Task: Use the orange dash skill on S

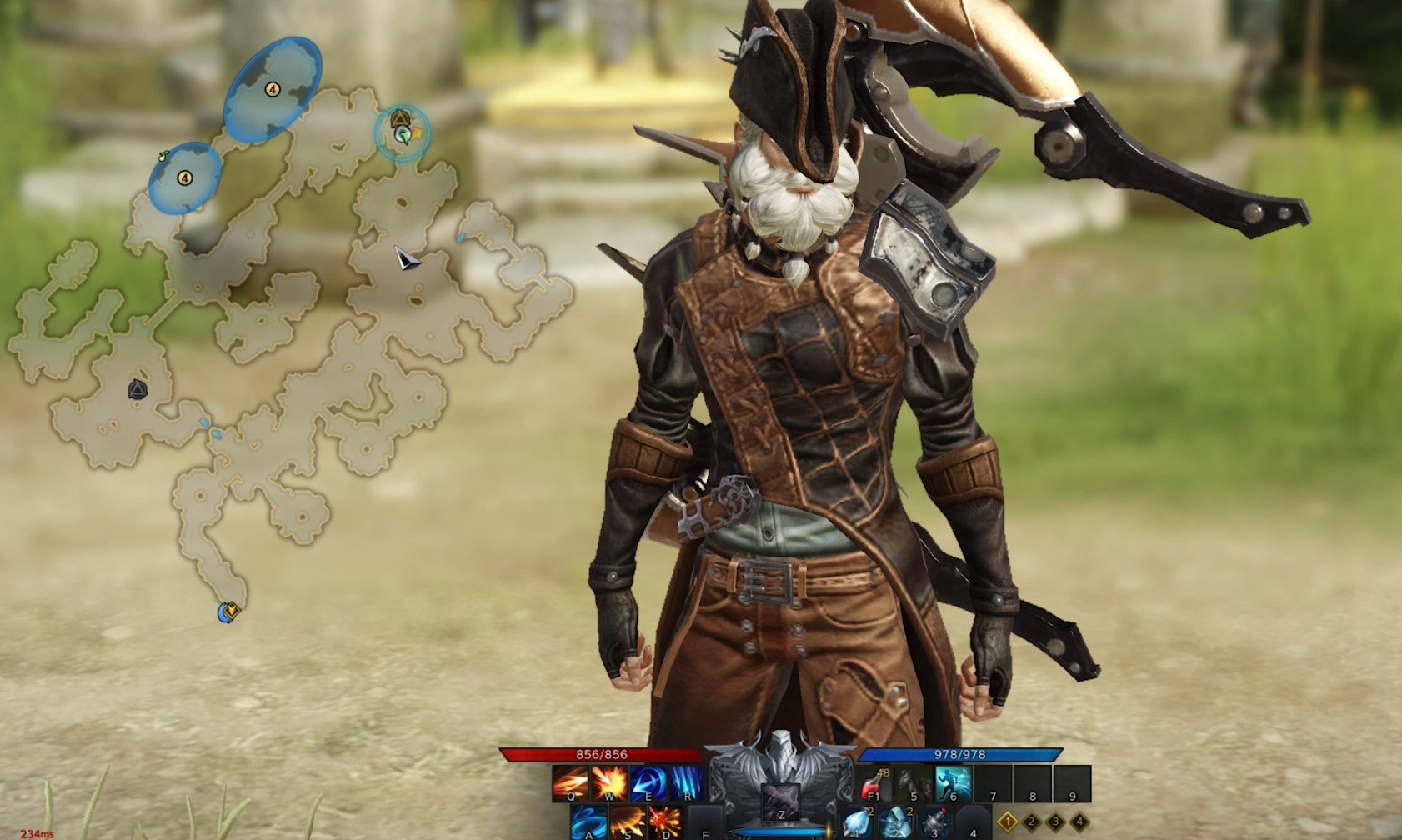Action: [628, 822]
